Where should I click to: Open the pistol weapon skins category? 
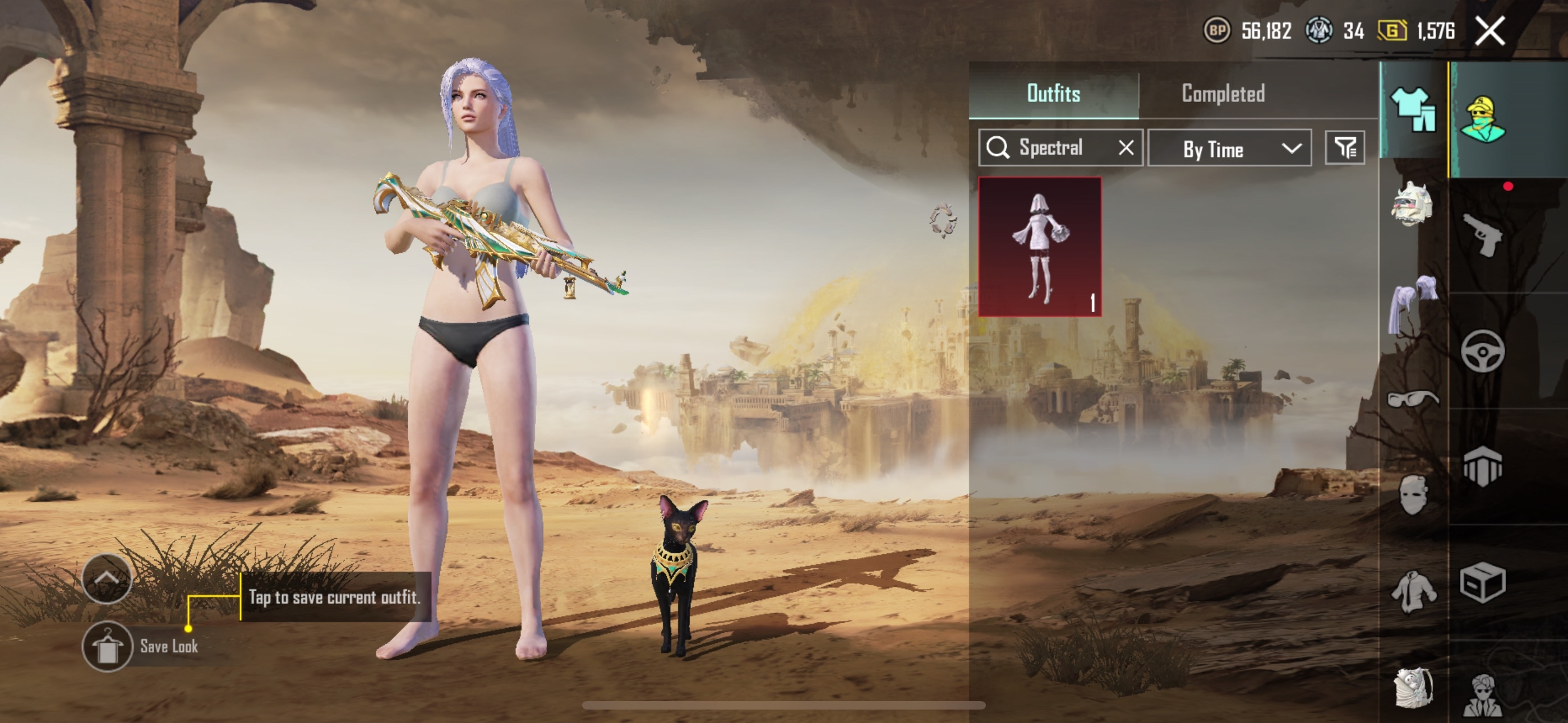(1482, 235)
